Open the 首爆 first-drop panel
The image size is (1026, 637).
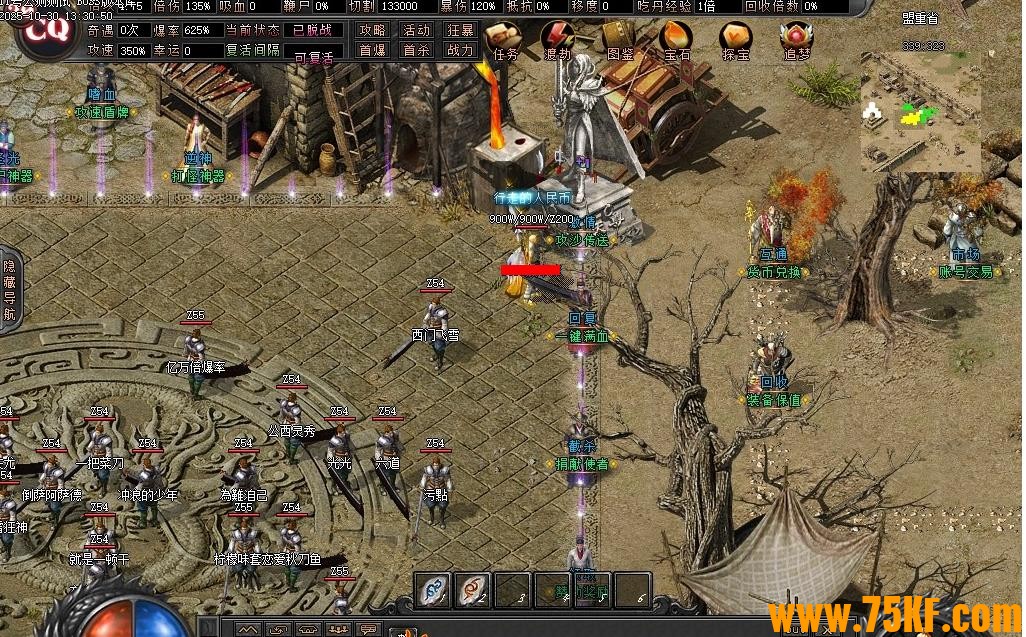372,50
